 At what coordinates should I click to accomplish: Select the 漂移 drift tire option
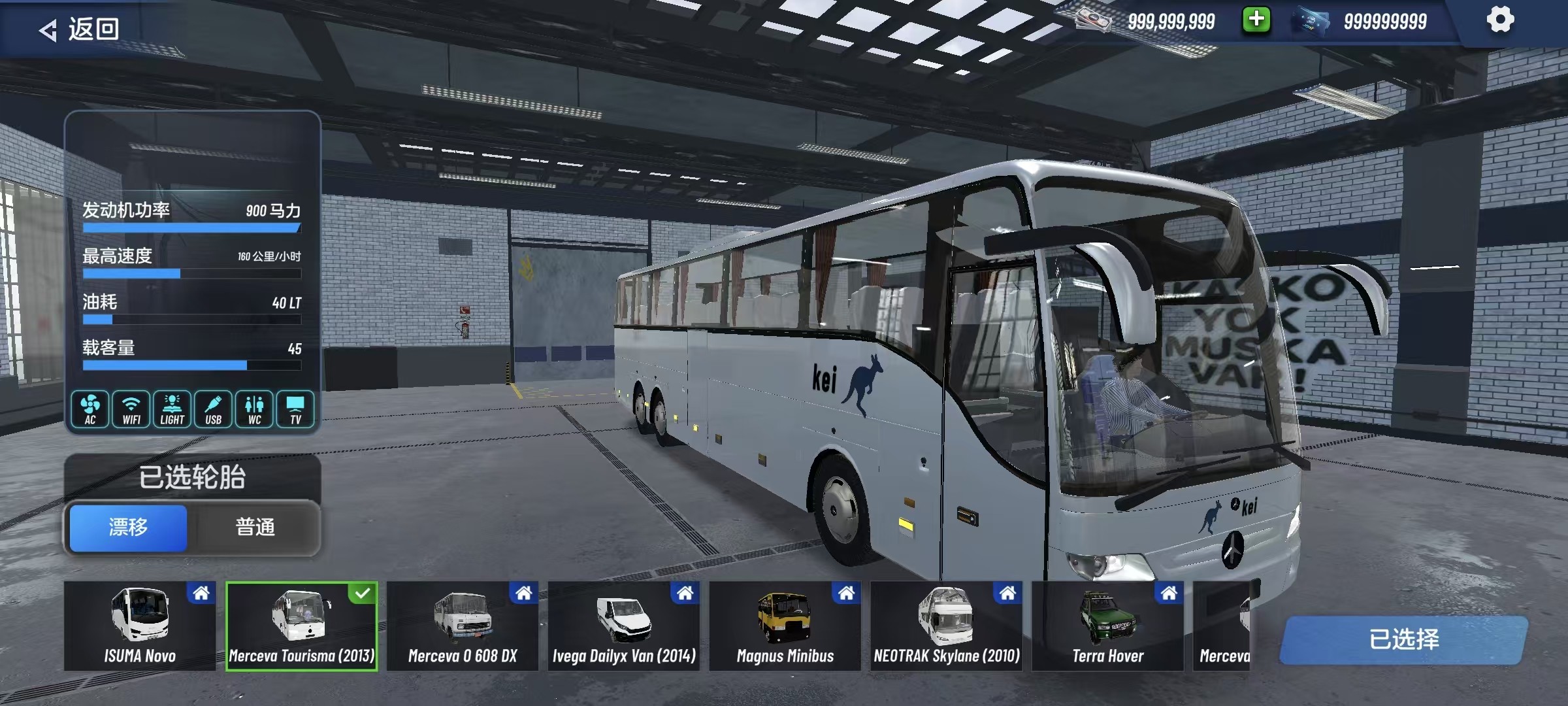[128, 527]
